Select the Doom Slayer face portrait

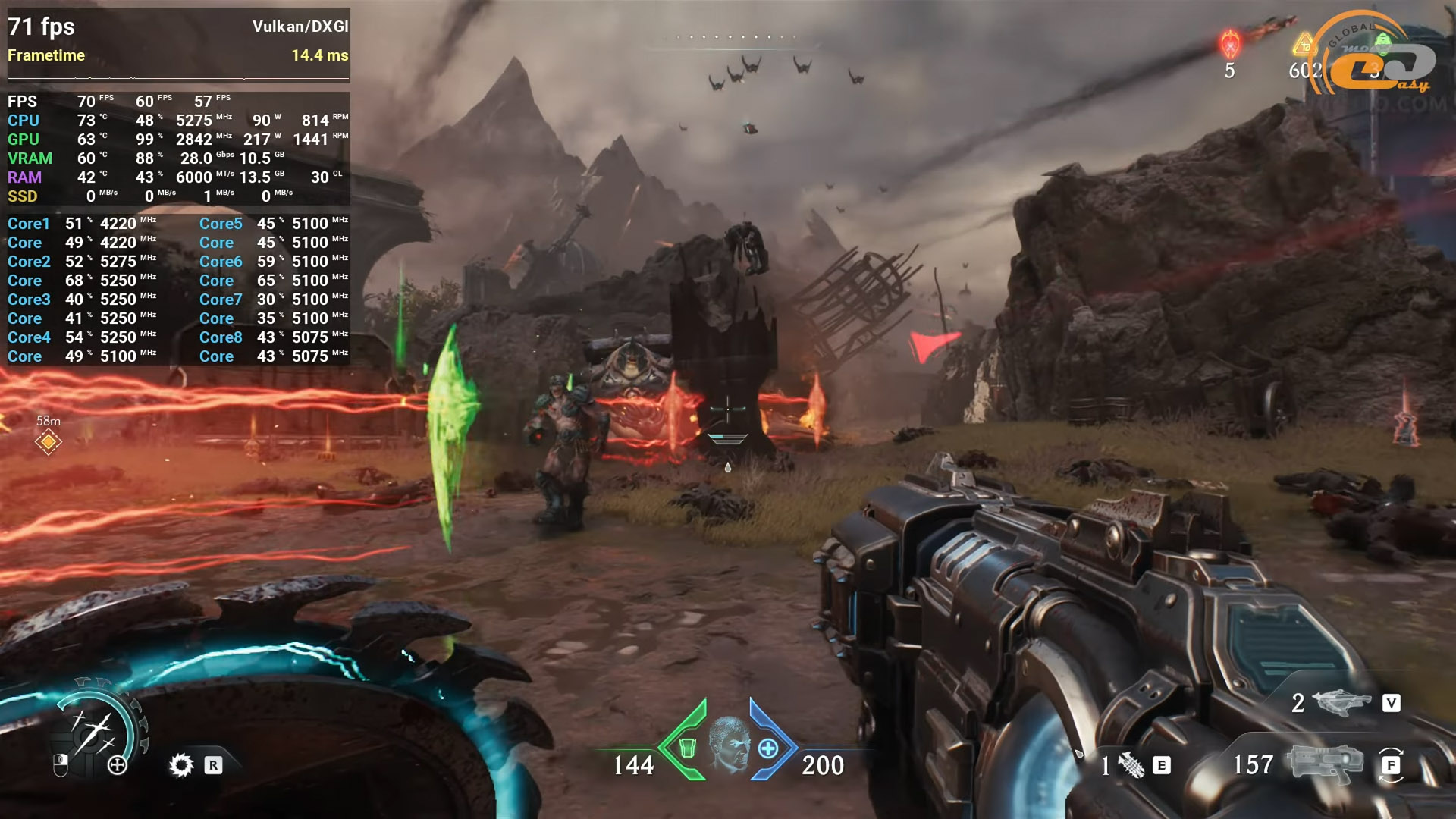tap(728, 744)
